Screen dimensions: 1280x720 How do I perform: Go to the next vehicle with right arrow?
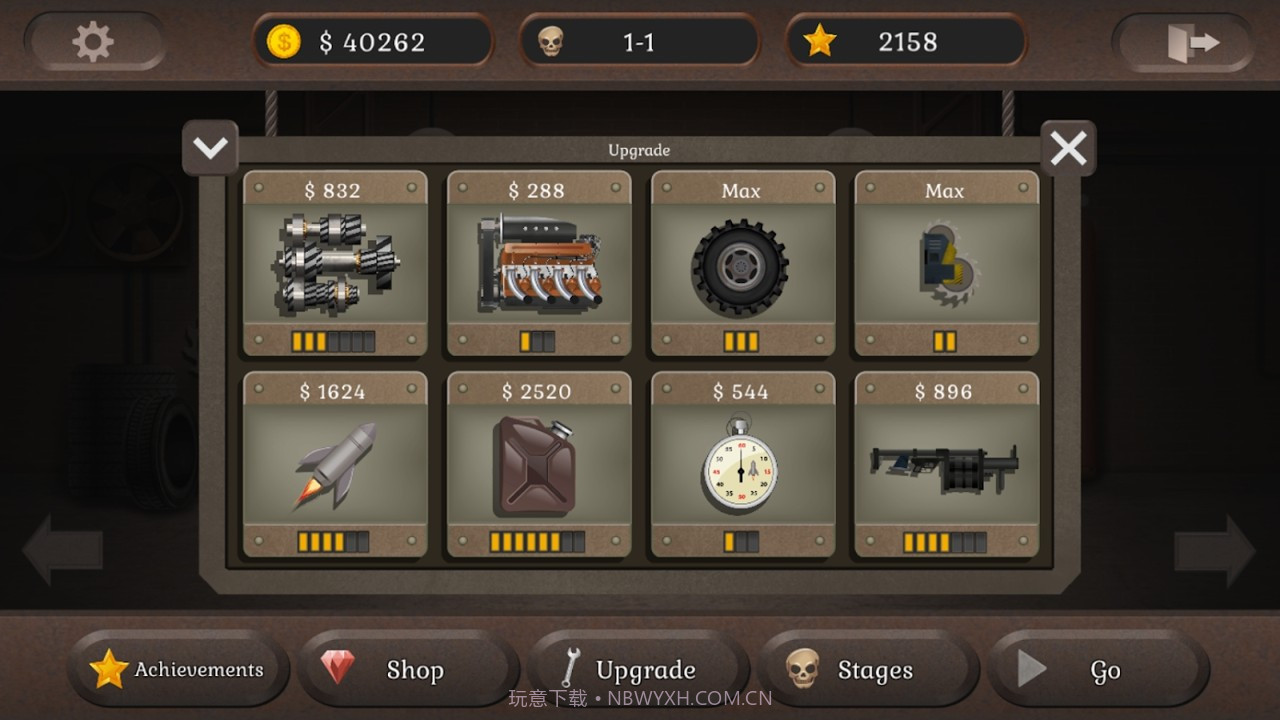(x=1214, y=550)
